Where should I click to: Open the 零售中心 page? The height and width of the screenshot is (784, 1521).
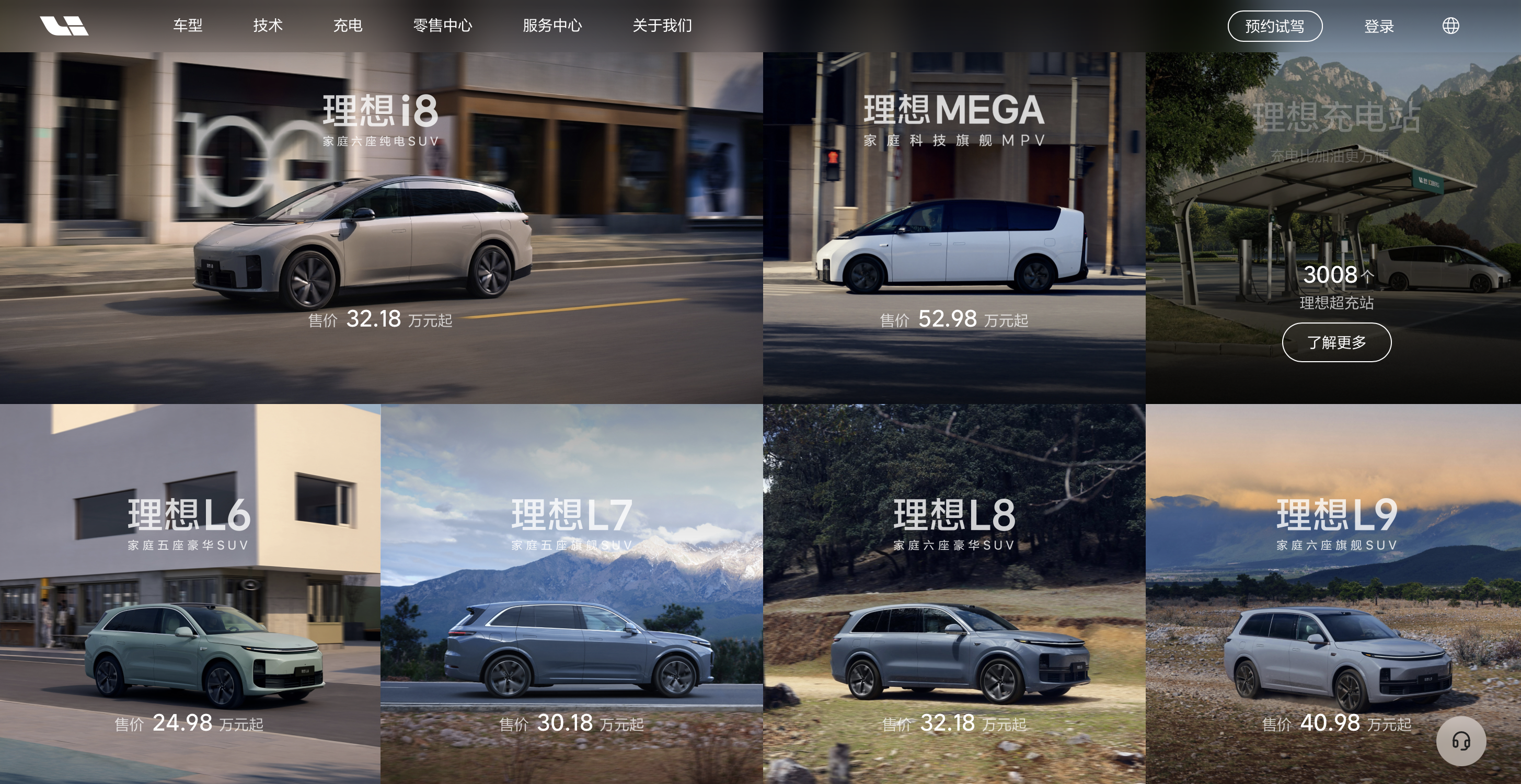(x=442, y=26)
